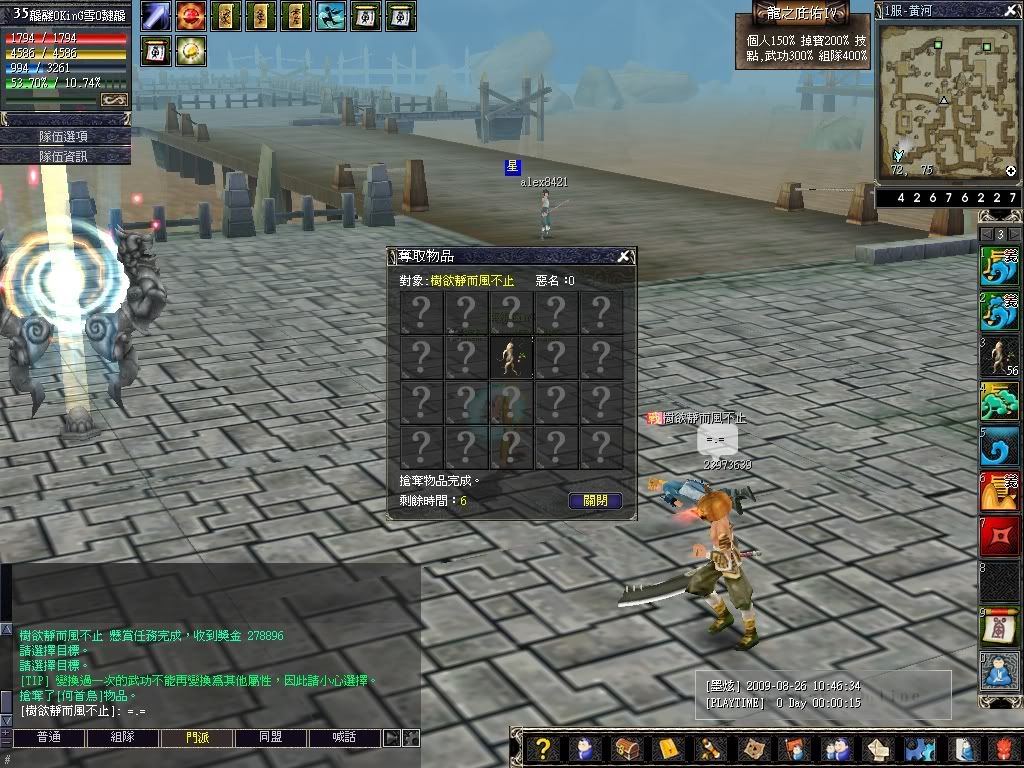The height and width of the screenshot is (768, 1024).
Task: Click the round plus button on minimap
Action: pyautogui.click(x=1011, y=171)
